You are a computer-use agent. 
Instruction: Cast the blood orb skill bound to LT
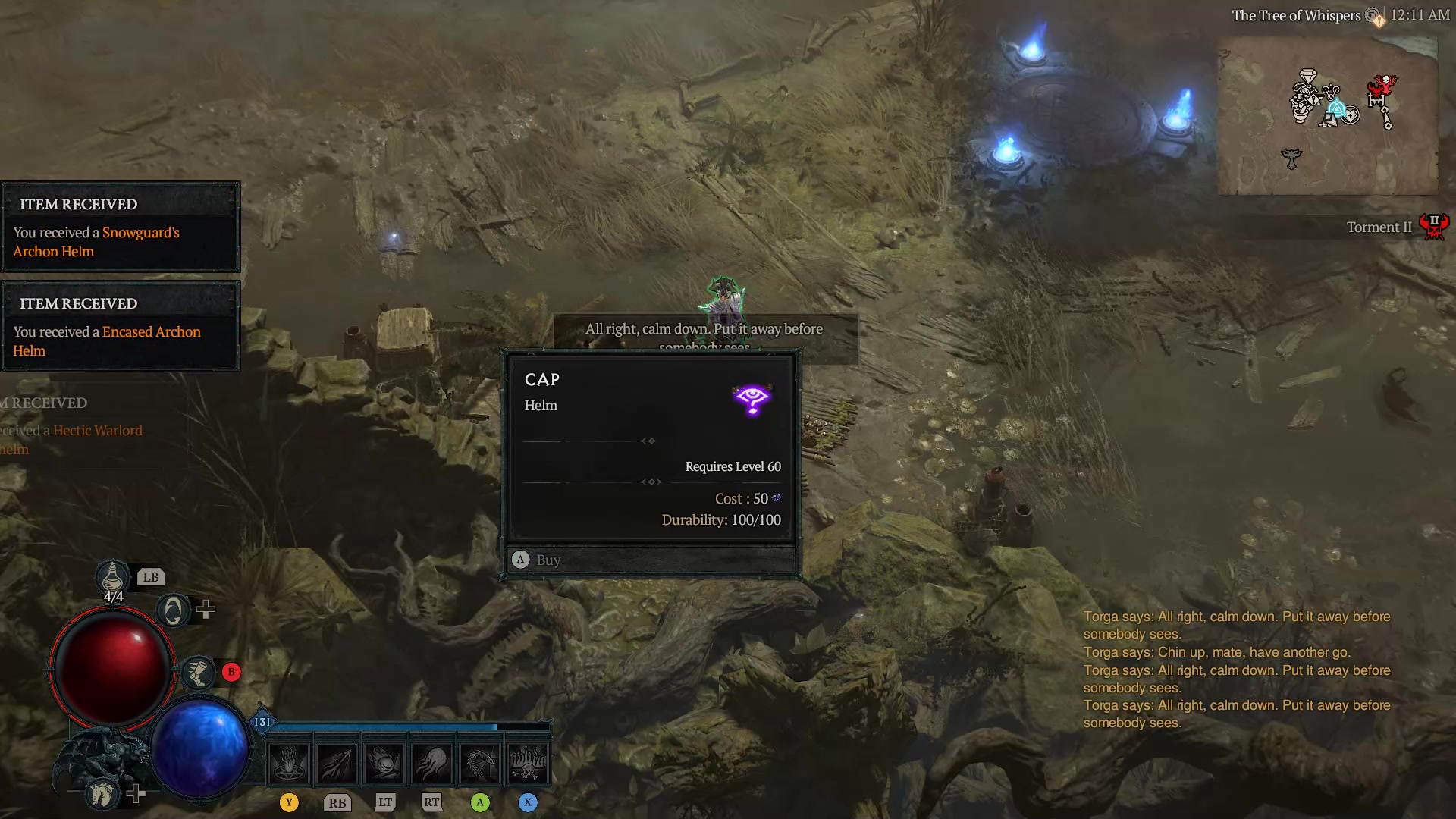pos(384,762)
